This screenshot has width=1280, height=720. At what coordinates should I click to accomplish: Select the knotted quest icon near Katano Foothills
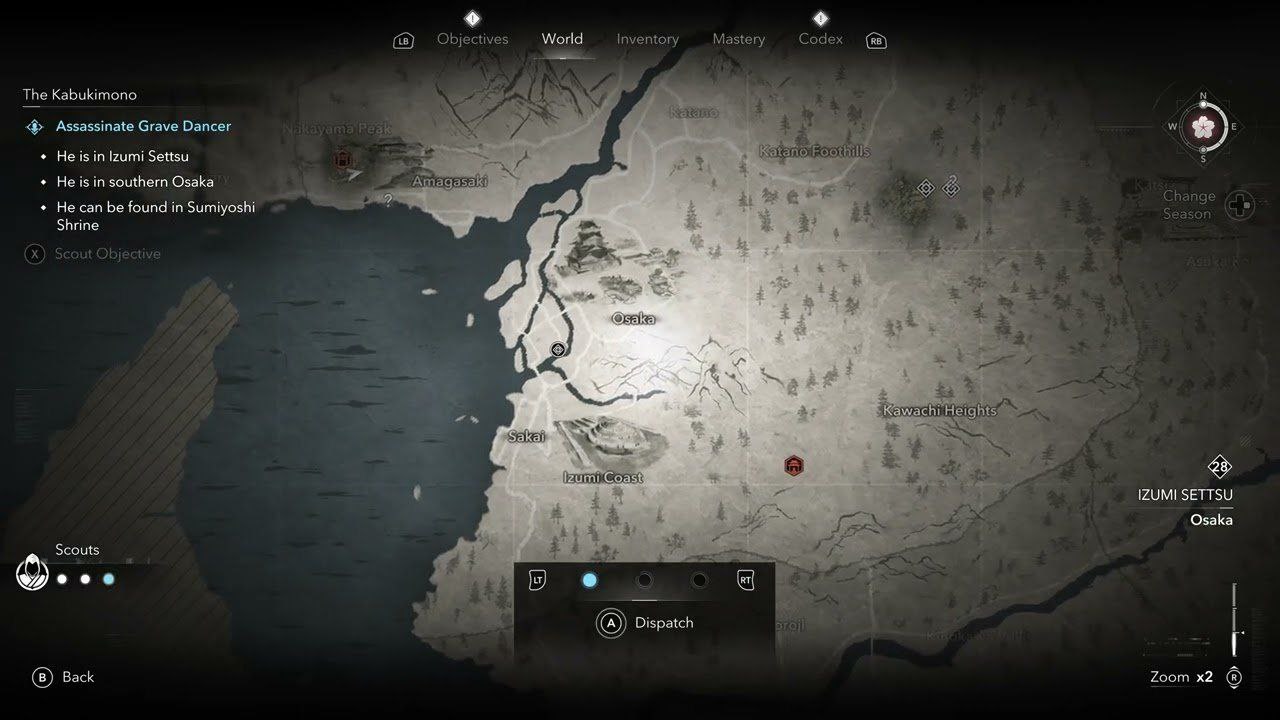click(950, 186)
